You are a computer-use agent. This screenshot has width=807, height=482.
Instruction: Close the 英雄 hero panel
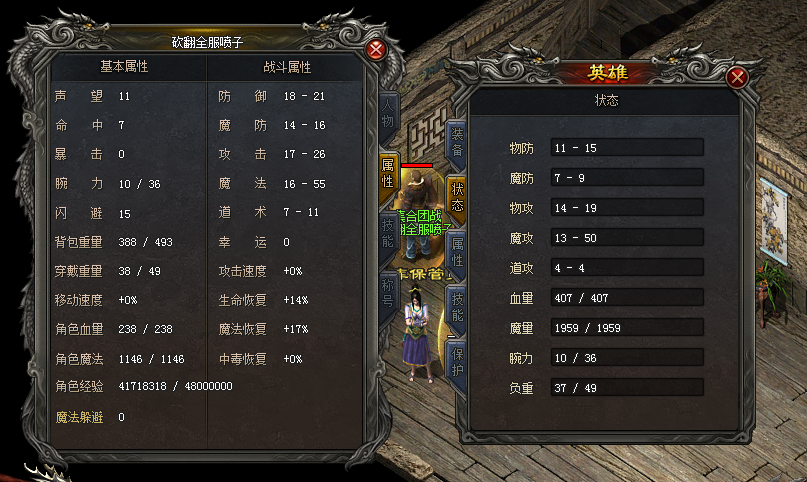[738, 78]
